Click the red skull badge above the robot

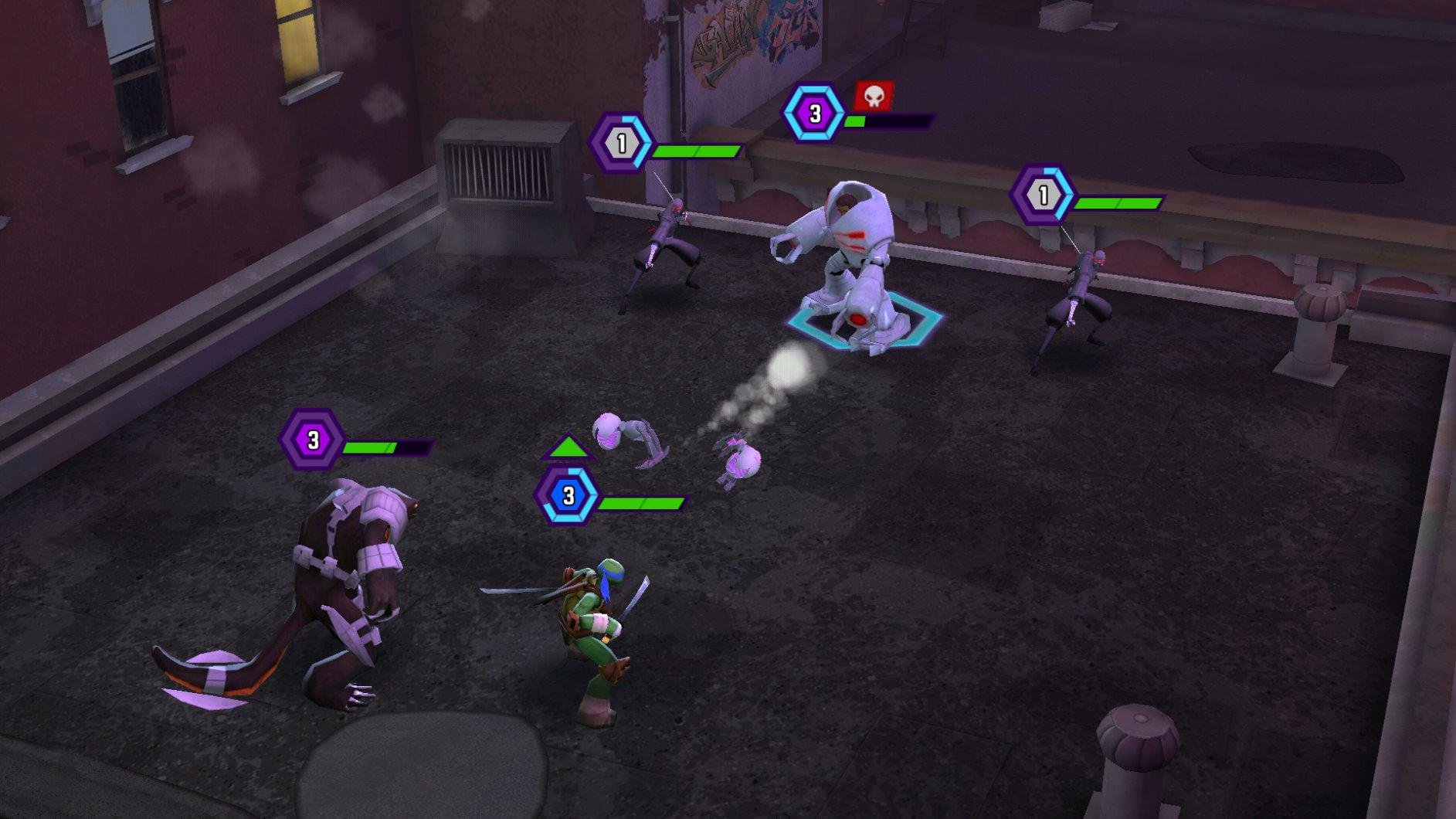(x=874, y=96)
